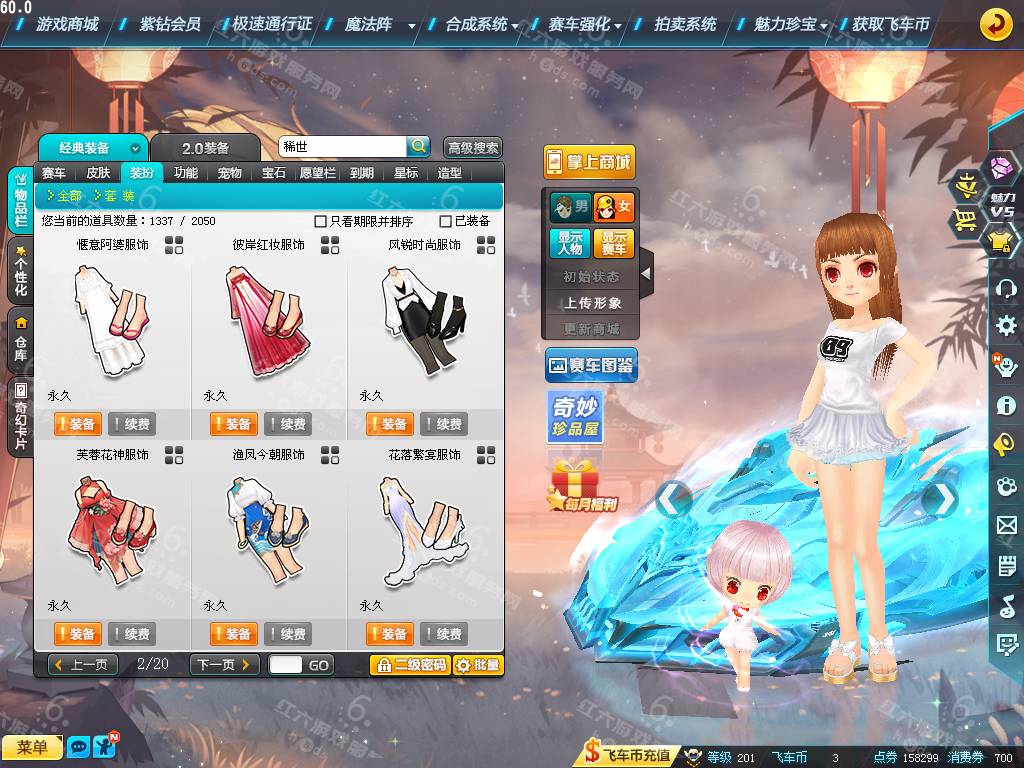Tick the 已装备 equipped filter checkbox
The height and width of the screenshot is (768, 1024).
446,221
